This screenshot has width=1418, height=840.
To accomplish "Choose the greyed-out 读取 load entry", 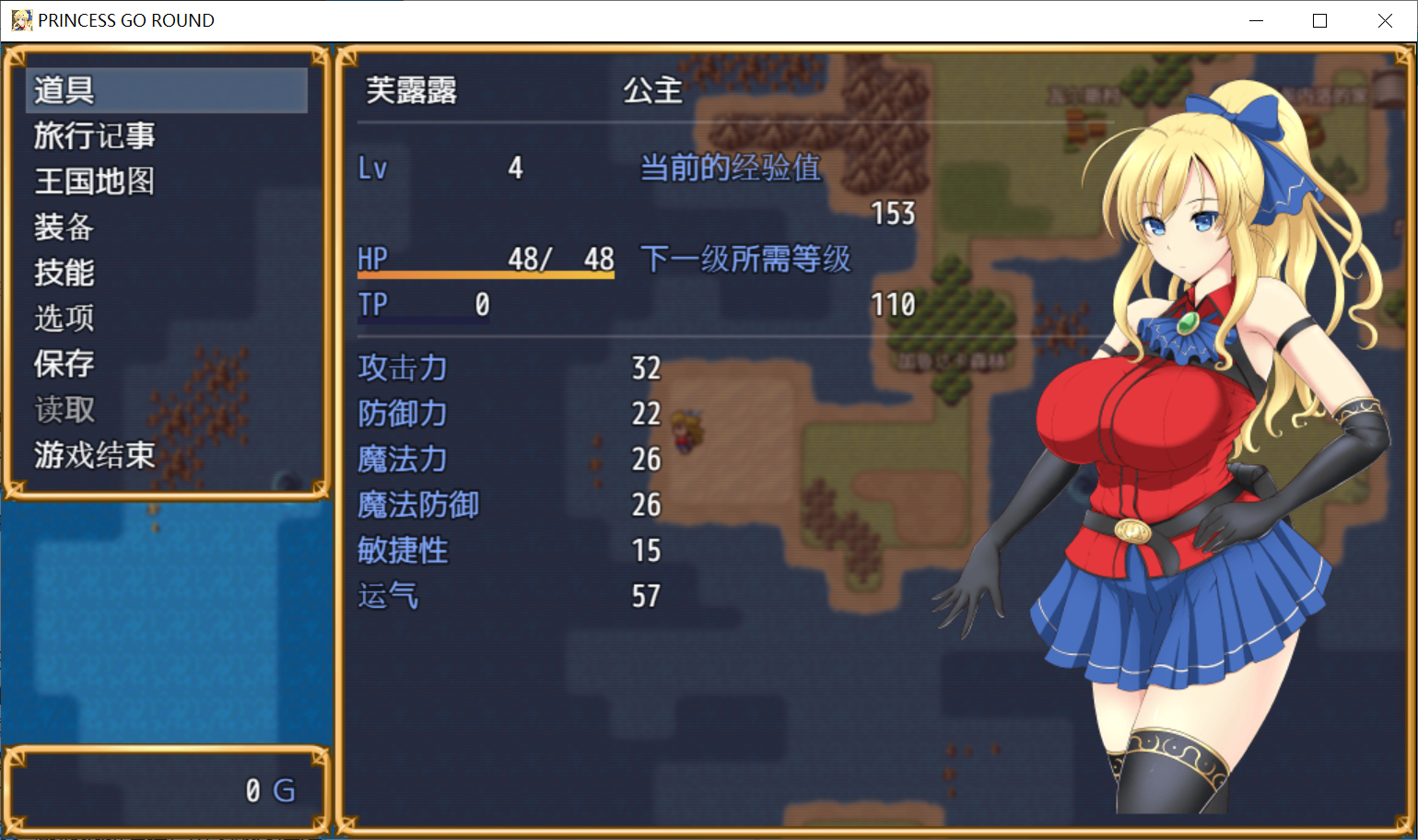I will pos(64,410).
